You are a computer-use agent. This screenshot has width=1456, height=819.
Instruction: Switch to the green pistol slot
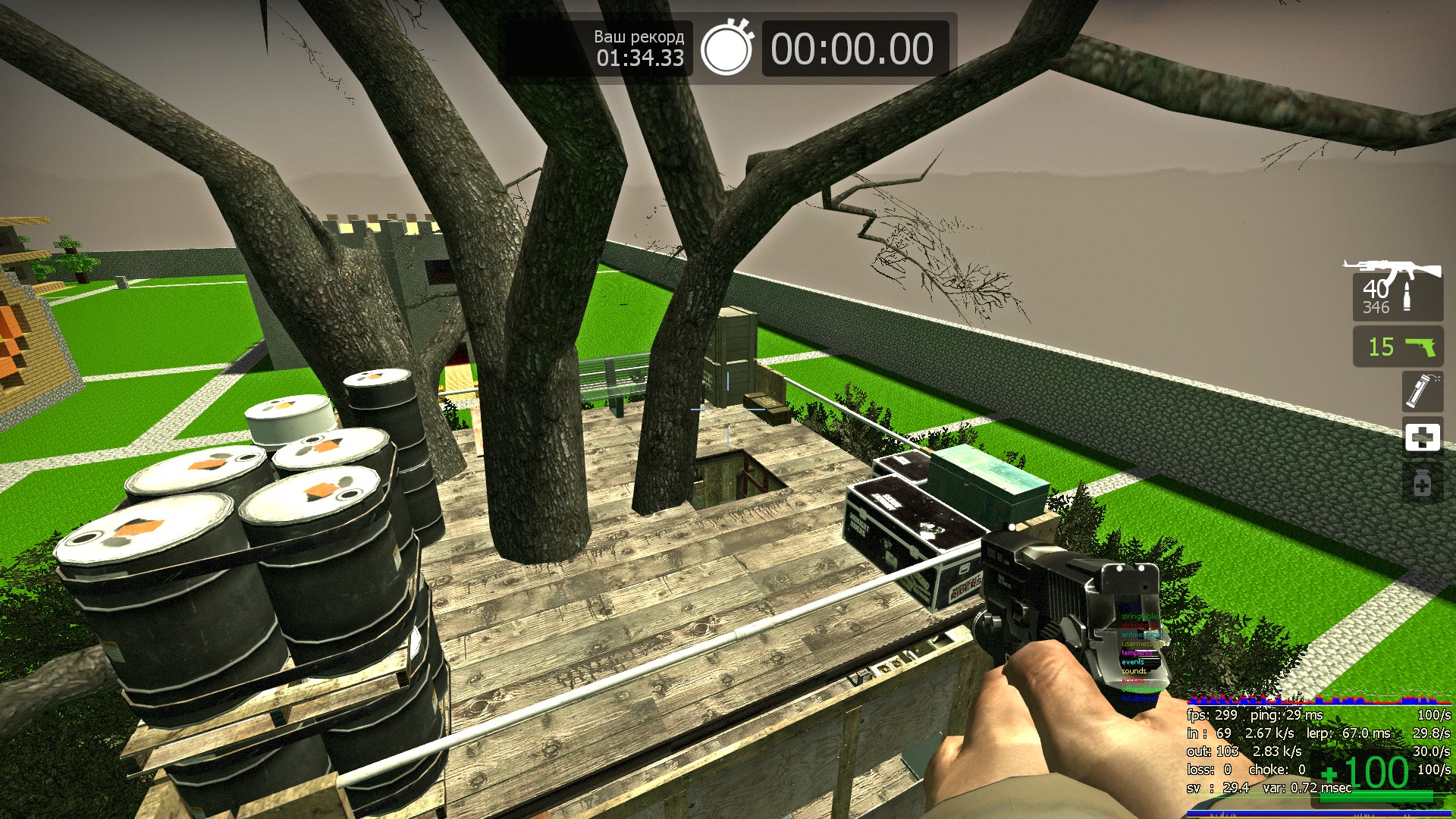[1398, 347]
